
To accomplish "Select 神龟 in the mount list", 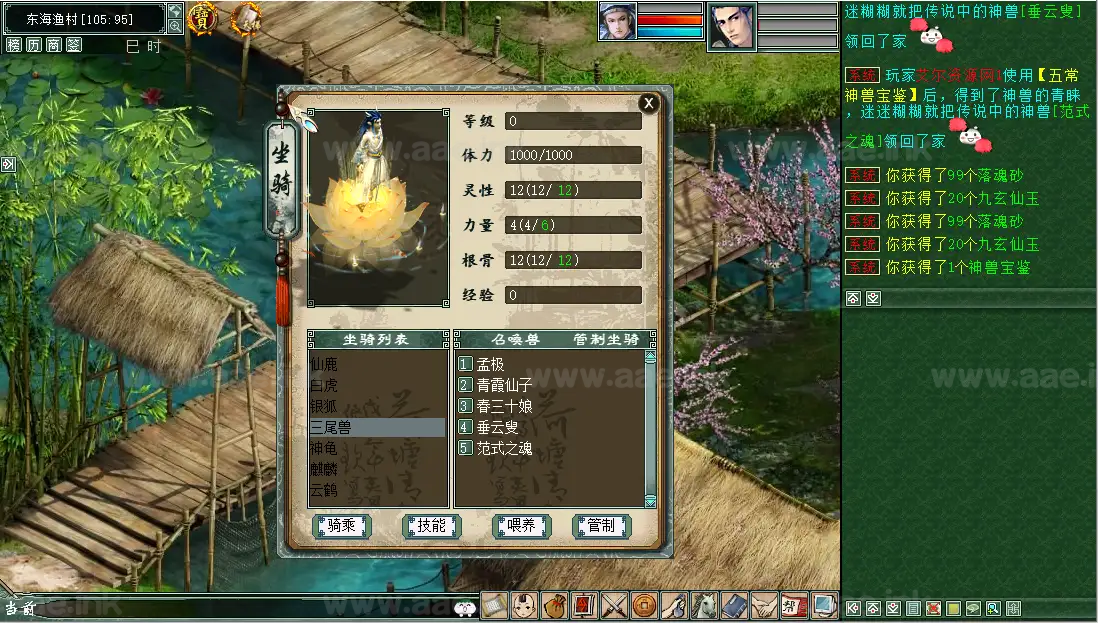I will pyautogui.click(x=324, y=448).
